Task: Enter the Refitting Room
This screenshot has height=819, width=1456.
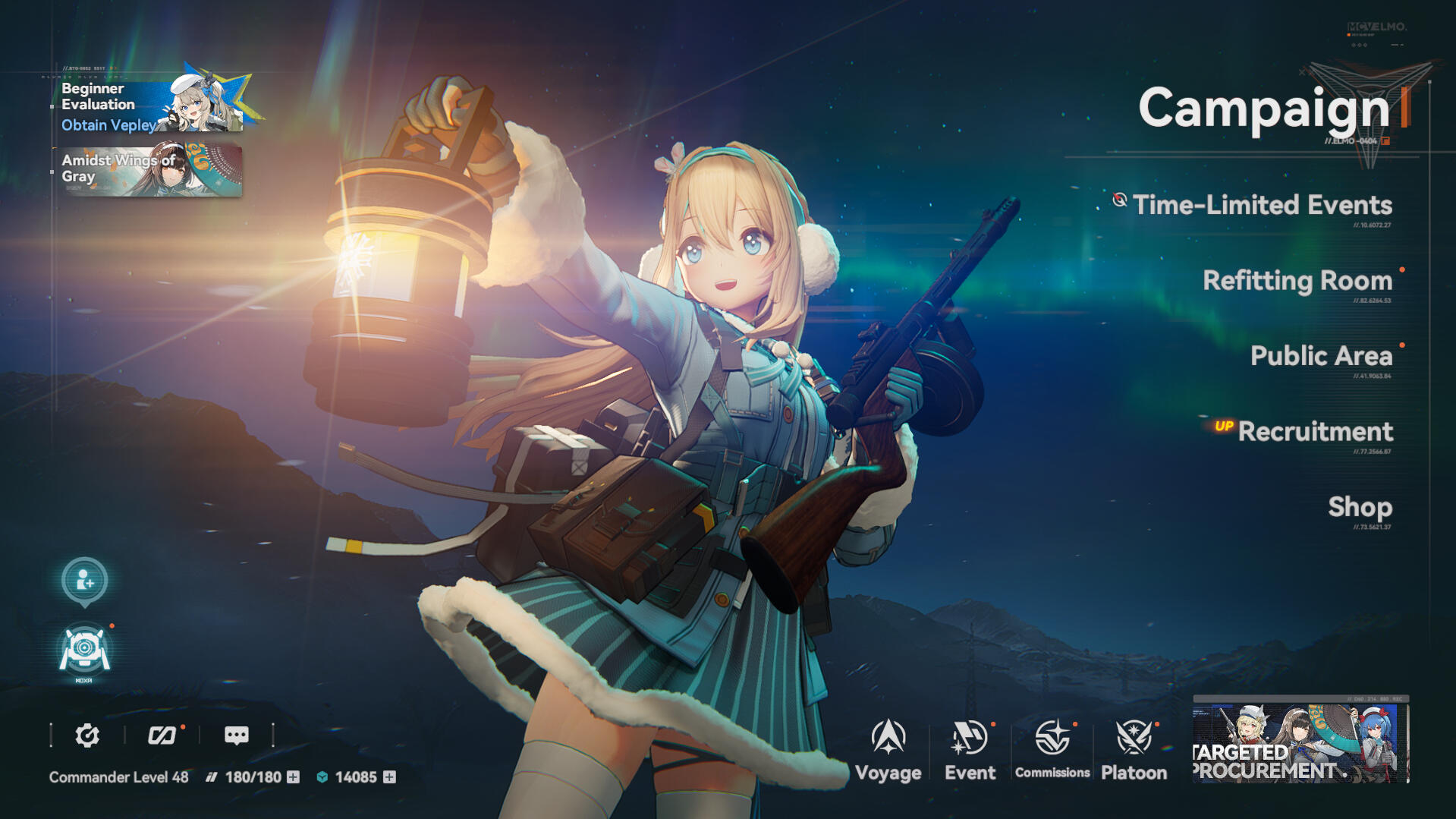Action: click(1297, 281)
